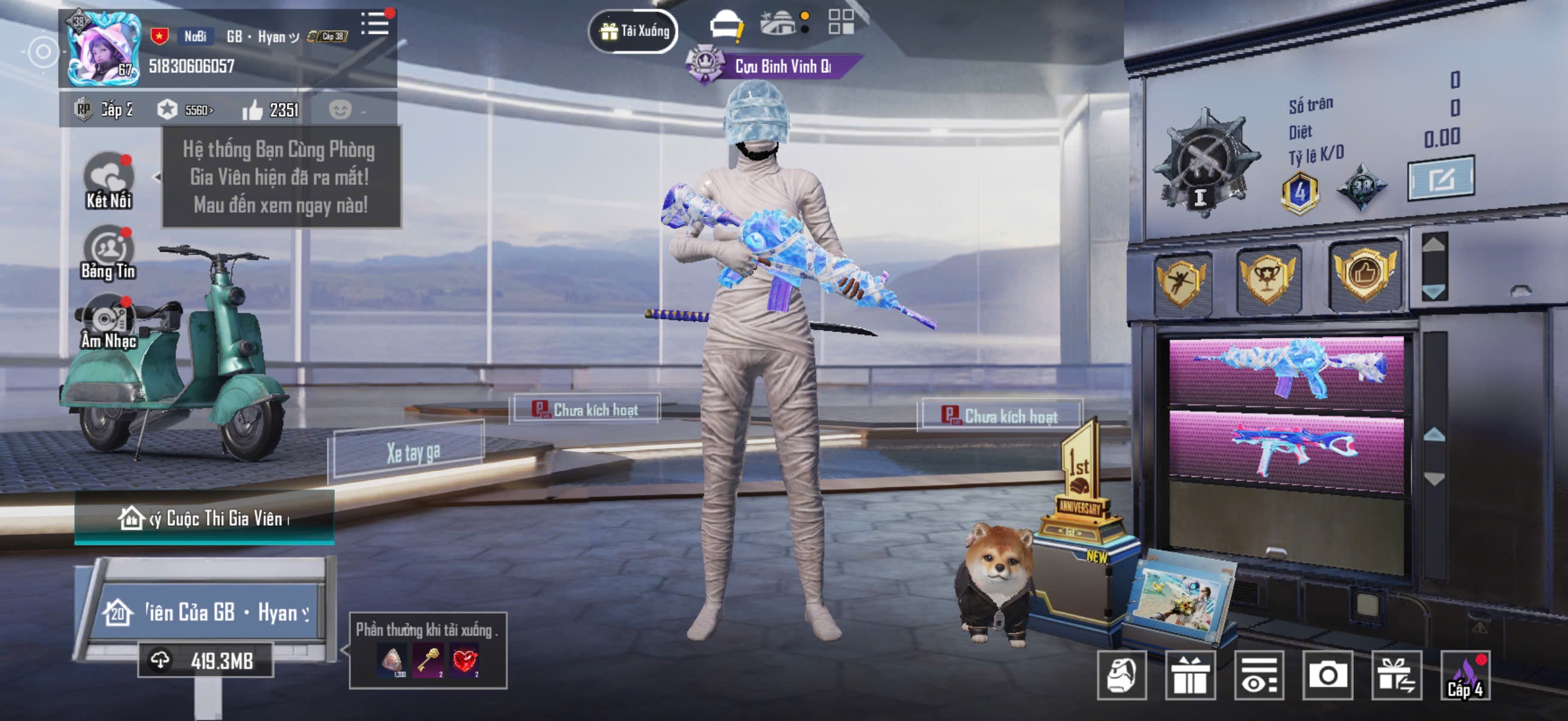Open the Cấp 4 flame level icon
The image size is (1568, 721).
(x=1465, y=675)
